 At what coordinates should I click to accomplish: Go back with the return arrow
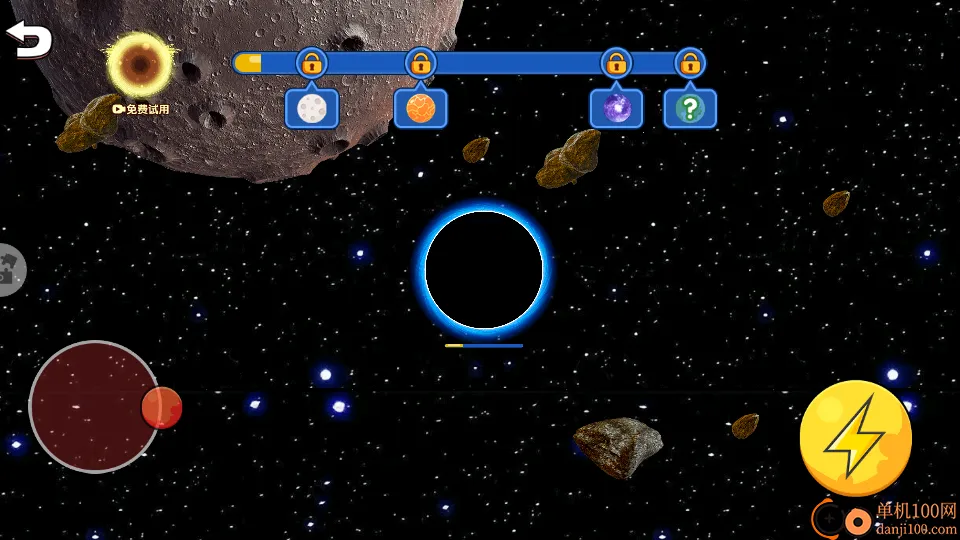click(29, 40)
